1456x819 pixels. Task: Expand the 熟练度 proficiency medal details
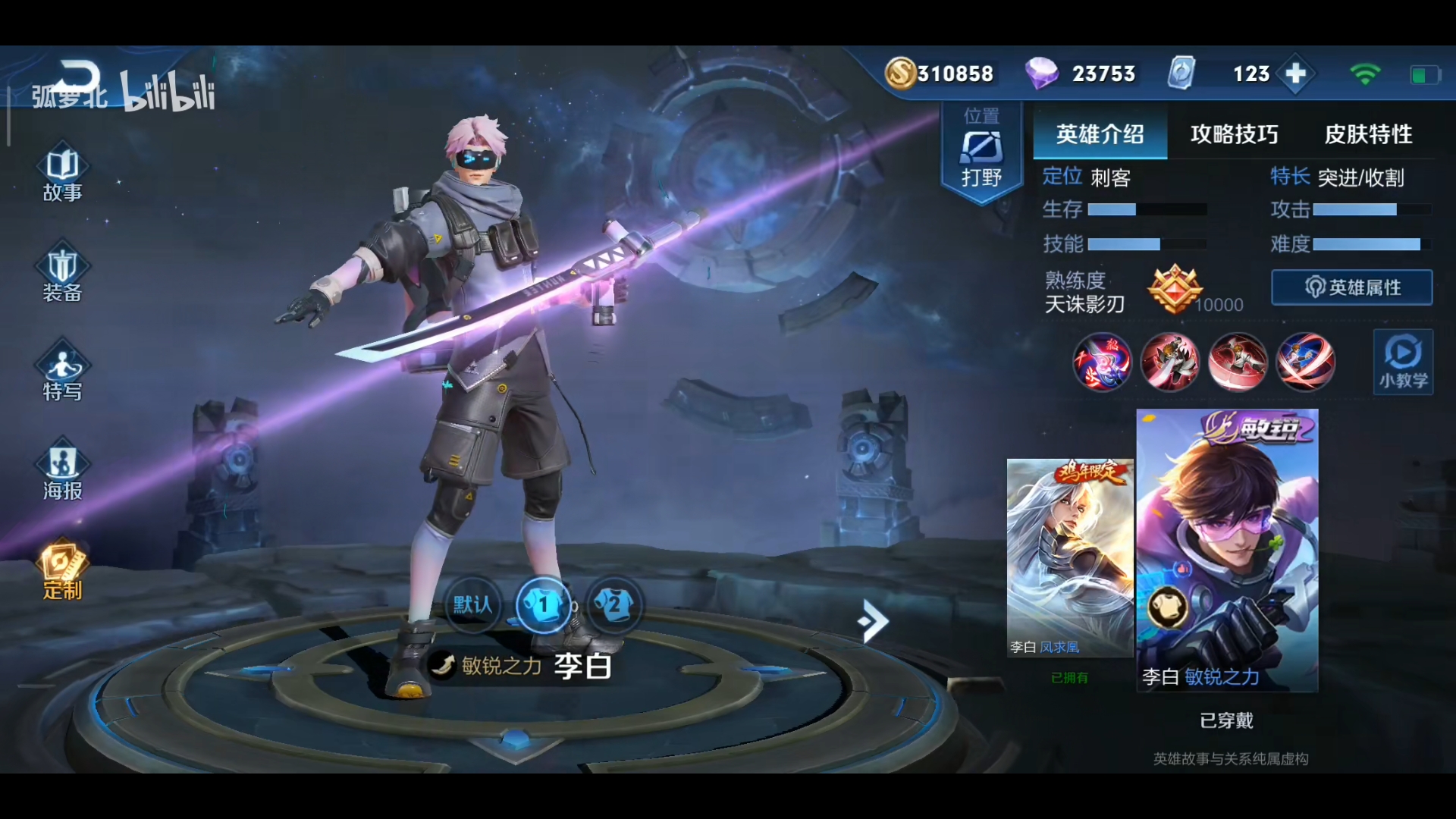1176,290
